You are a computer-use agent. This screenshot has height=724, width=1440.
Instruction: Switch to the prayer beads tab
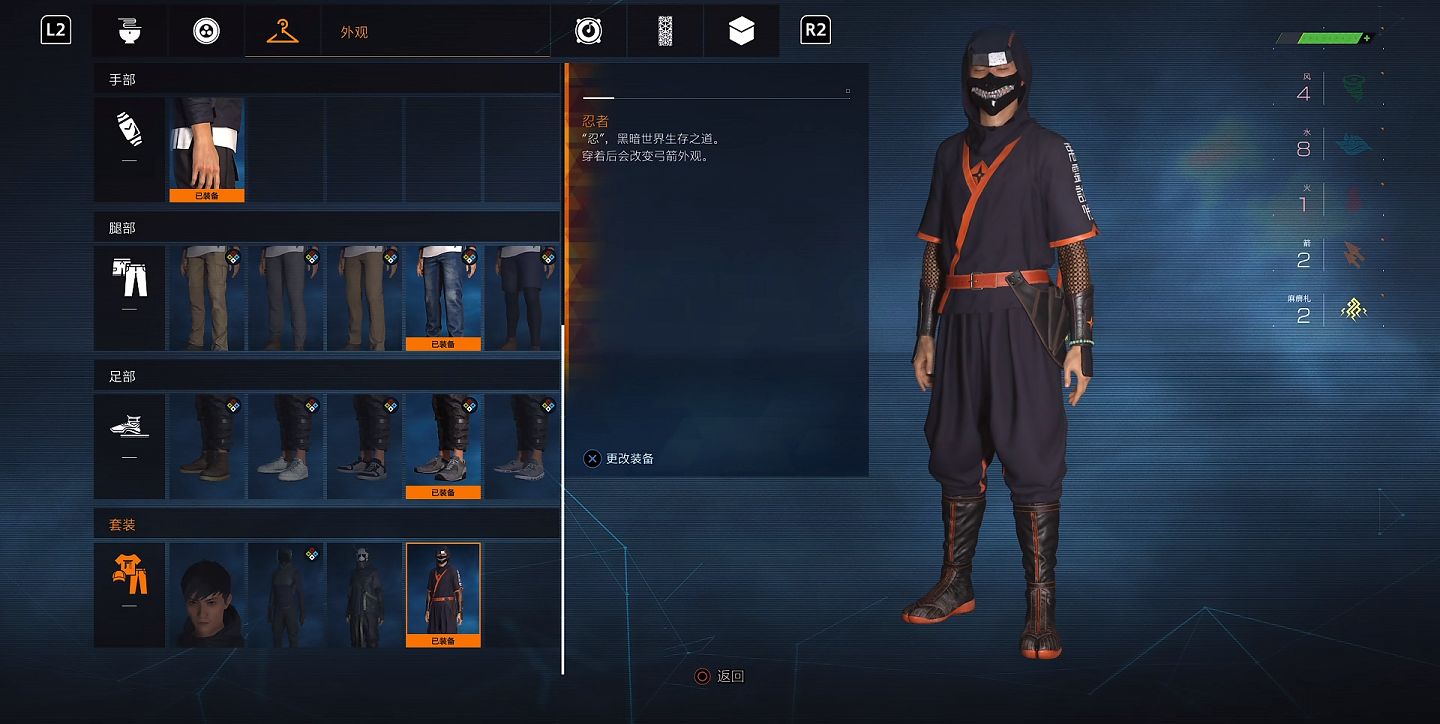click(x=206, y=31)
